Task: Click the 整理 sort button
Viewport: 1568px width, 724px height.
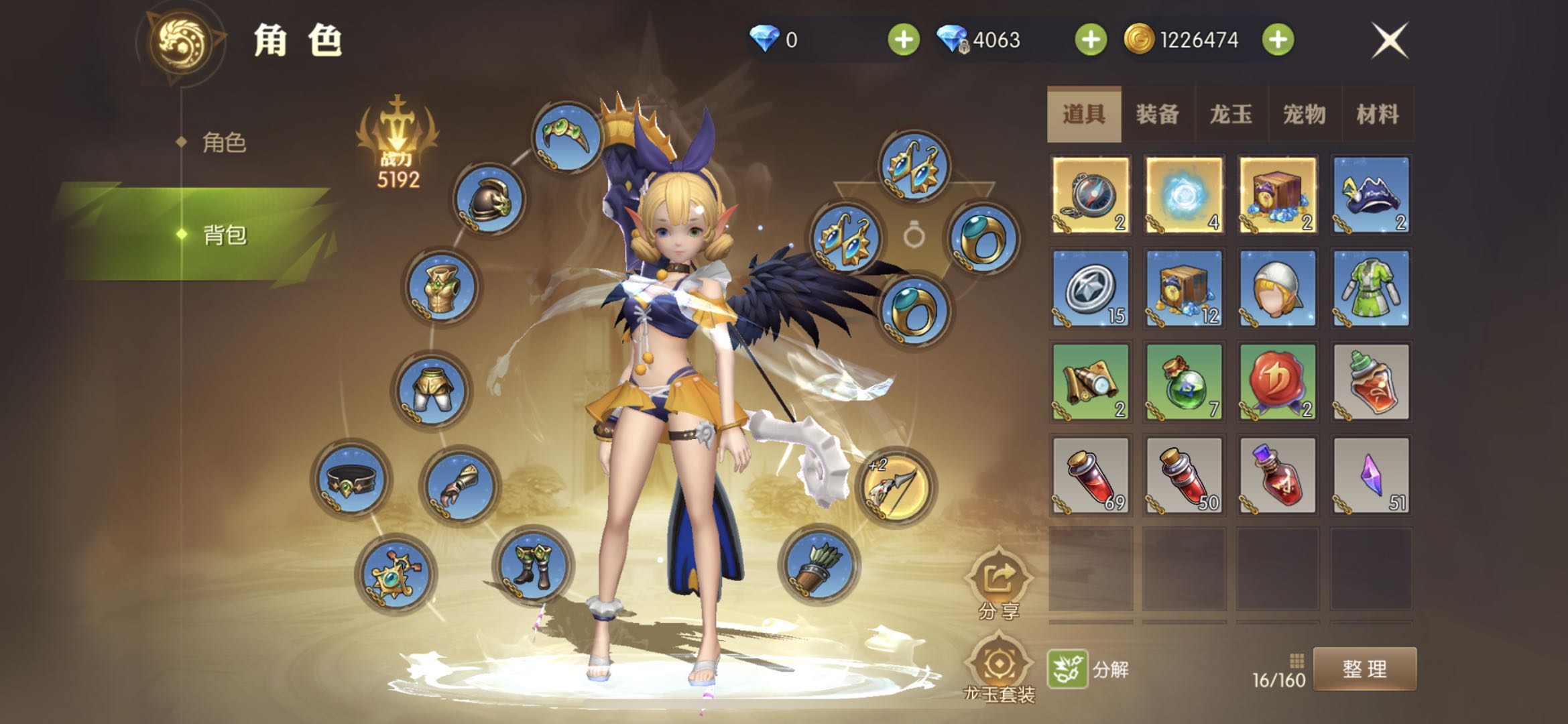Action: [1364, 669]
